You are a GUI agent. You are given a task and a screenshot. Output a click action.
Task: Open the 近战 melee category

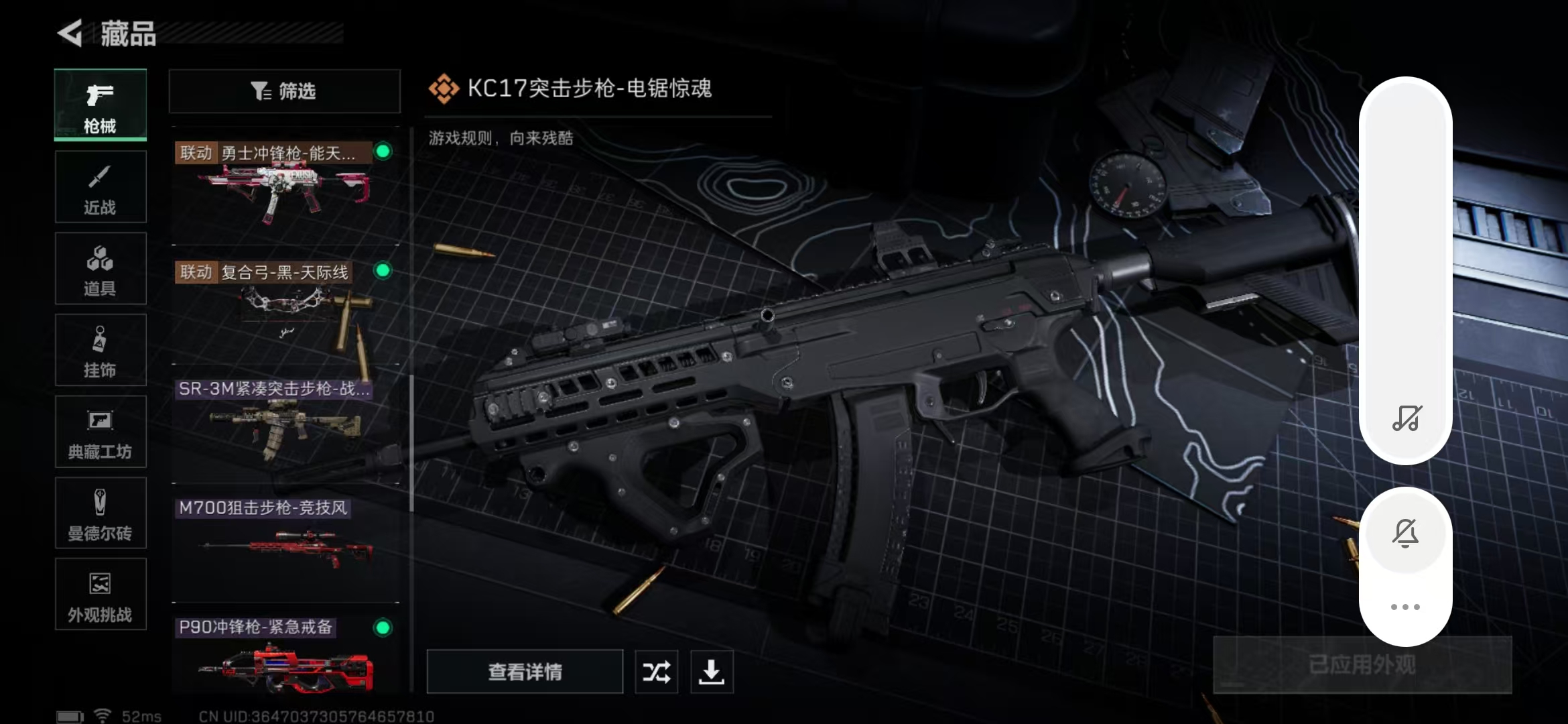(x=101, y=187)
